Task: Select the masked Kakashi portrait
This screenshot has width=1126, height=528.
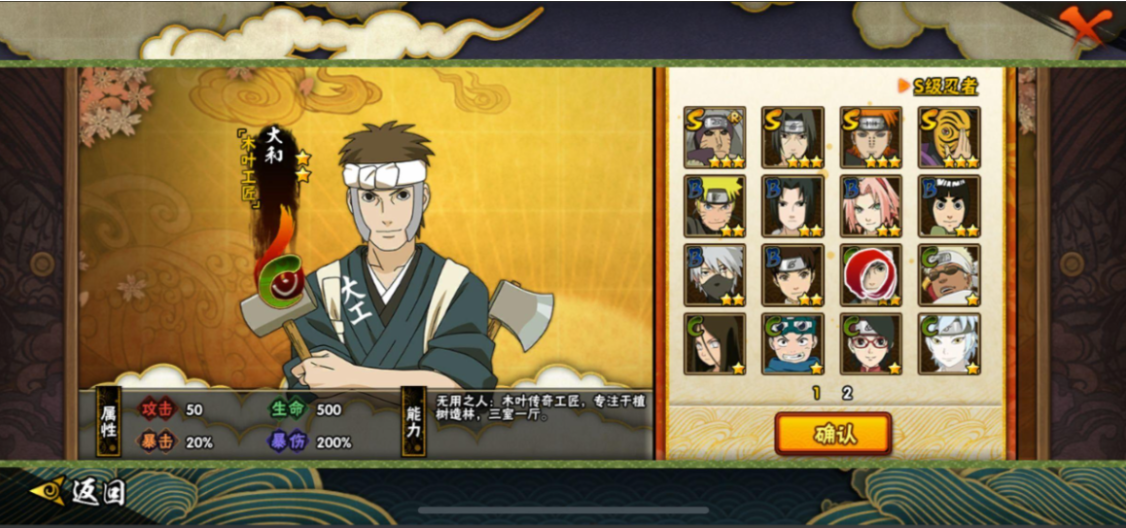Action: tap(714, 275)
